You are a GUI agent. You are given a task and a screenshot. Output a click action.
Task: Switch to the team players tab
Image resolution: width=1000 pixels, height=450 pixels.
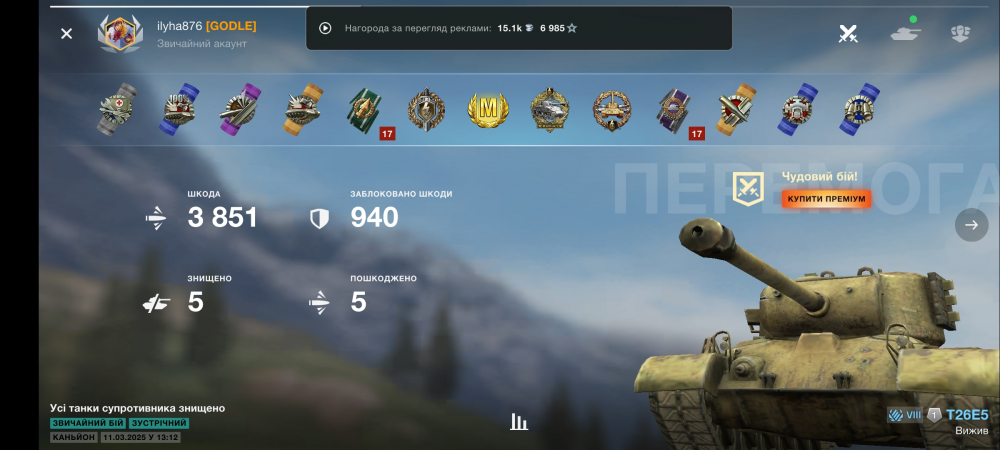(x=961, y=34)
